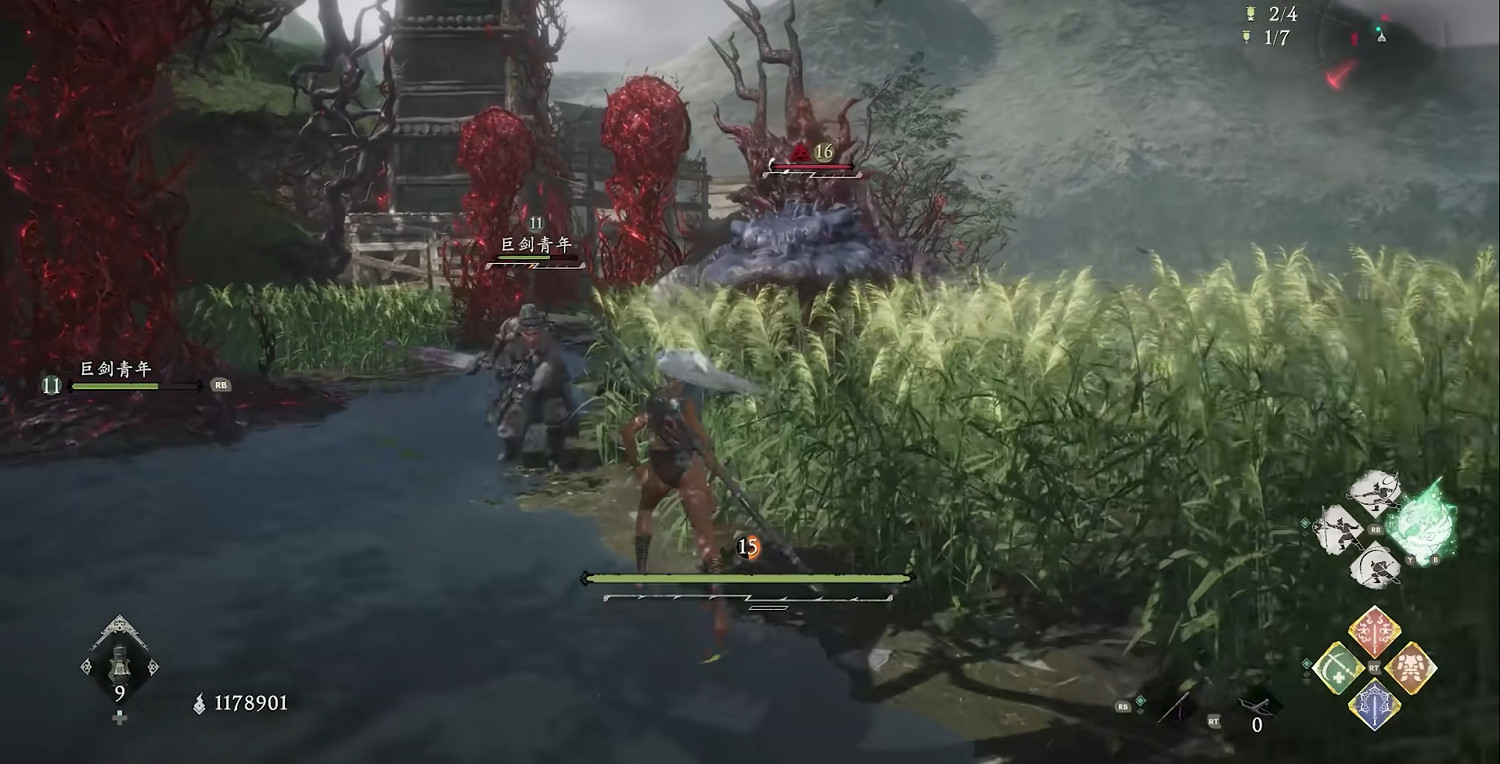
Task: Expand the RT prompt on the item wheel
Action: pos(1373,667)
